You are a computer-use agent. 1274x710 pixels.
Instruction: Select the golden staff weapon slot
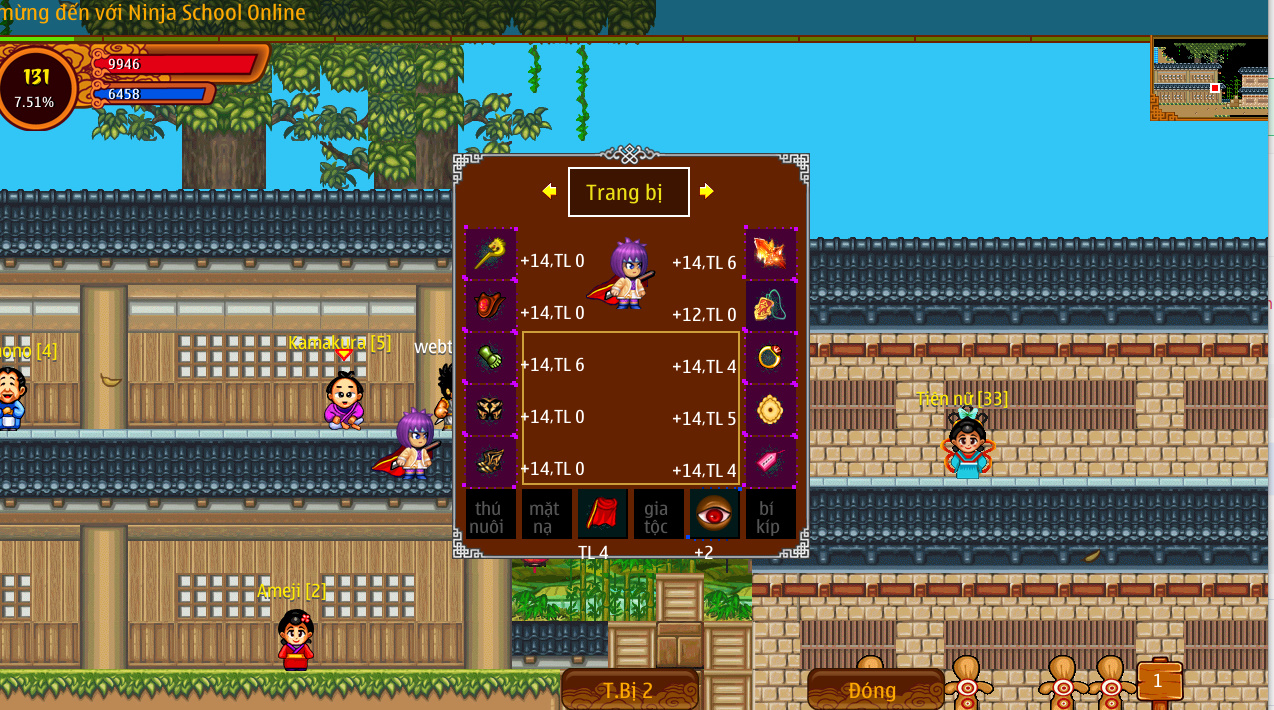(490, 254)
